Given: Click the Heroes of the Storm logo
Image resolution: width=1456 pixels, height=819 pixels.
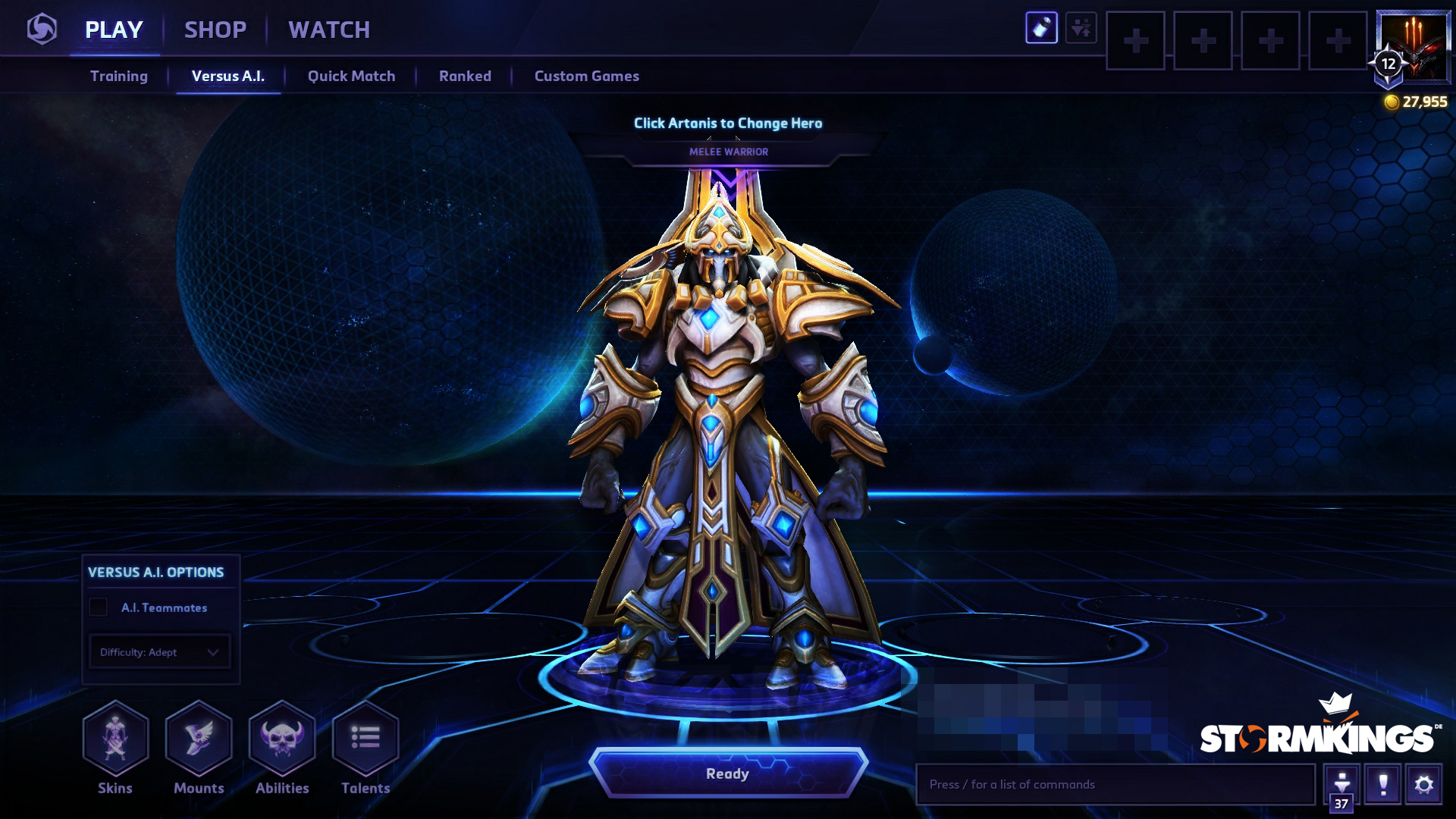Looking at the screenshot, I should pos(42,30).
